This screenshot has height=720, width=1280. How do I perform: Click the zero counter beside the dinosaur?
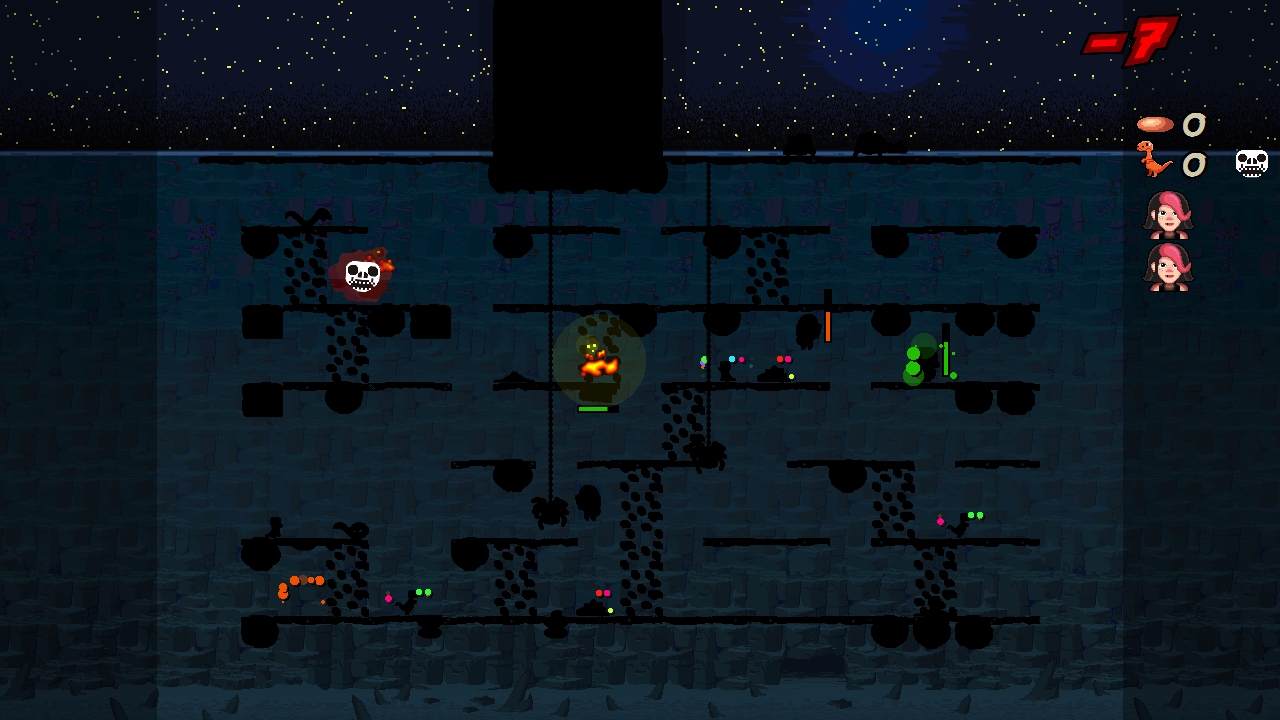point(1193,163)
